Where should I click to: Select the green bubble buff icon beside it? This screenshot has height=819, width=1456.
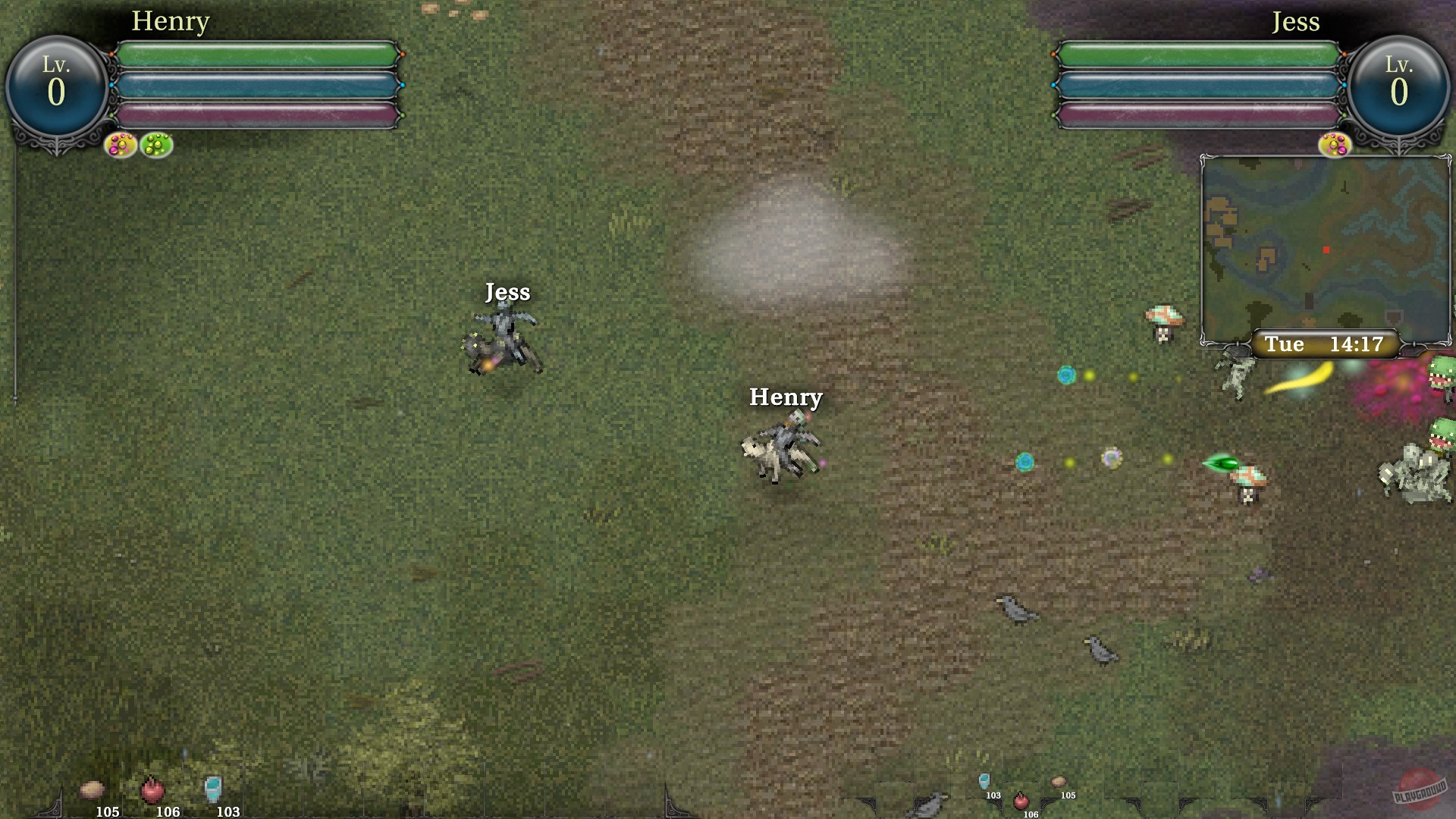[155, 145]
